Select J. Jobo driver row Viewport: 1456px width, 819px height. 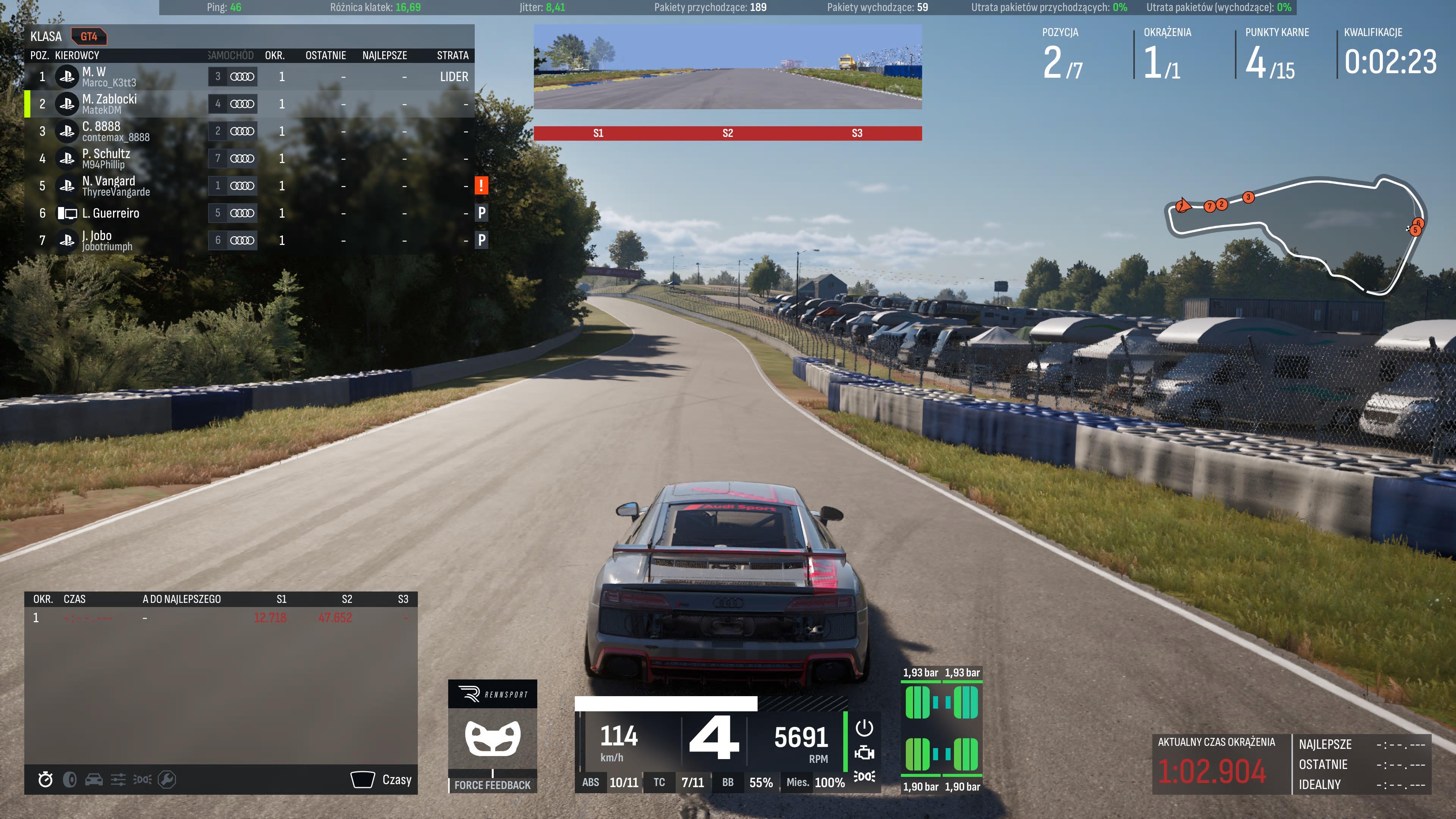click(249, 240)
